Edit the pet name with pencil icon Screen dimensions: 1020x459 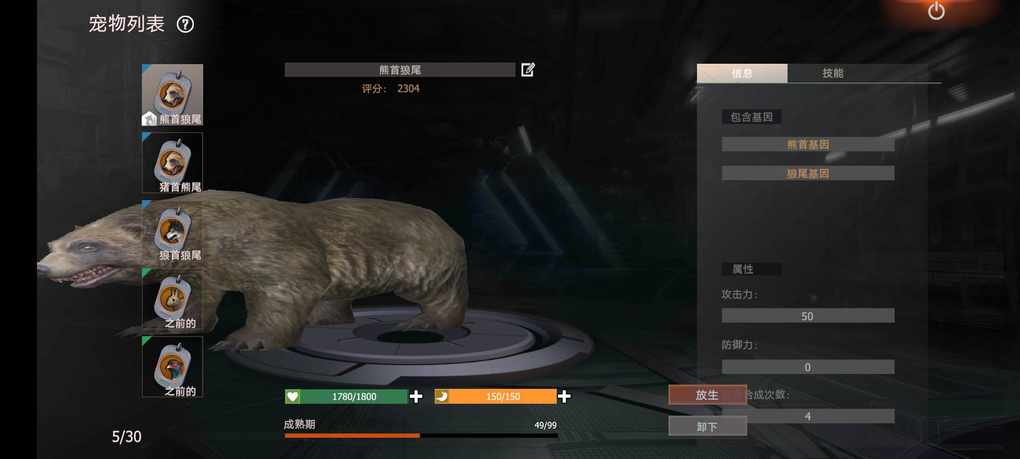(528, 70)
